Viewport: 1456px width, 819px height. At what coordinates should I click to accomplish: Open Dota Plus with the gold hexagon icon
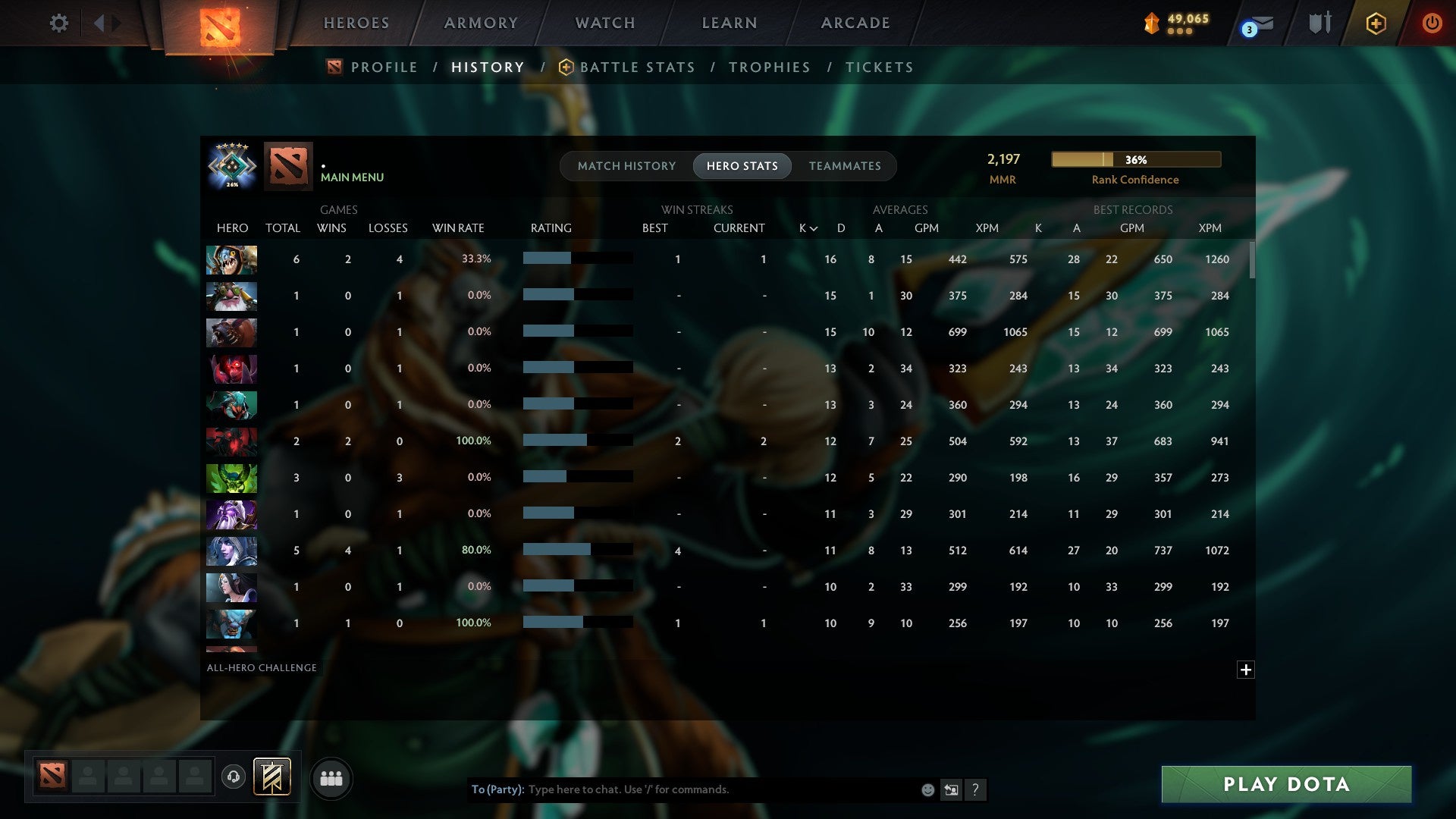pos(1376,23)
